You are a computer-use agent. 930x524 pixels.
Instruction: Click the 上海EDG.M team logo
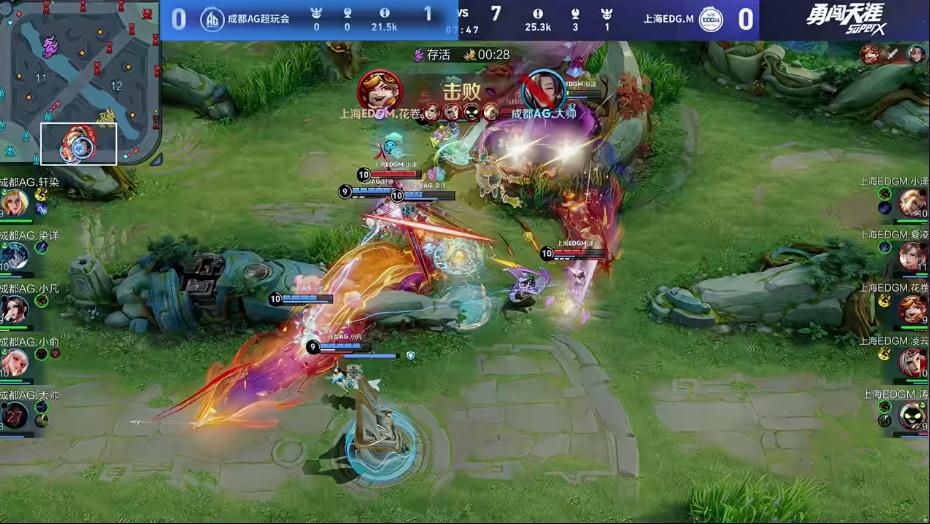(711, 19)
